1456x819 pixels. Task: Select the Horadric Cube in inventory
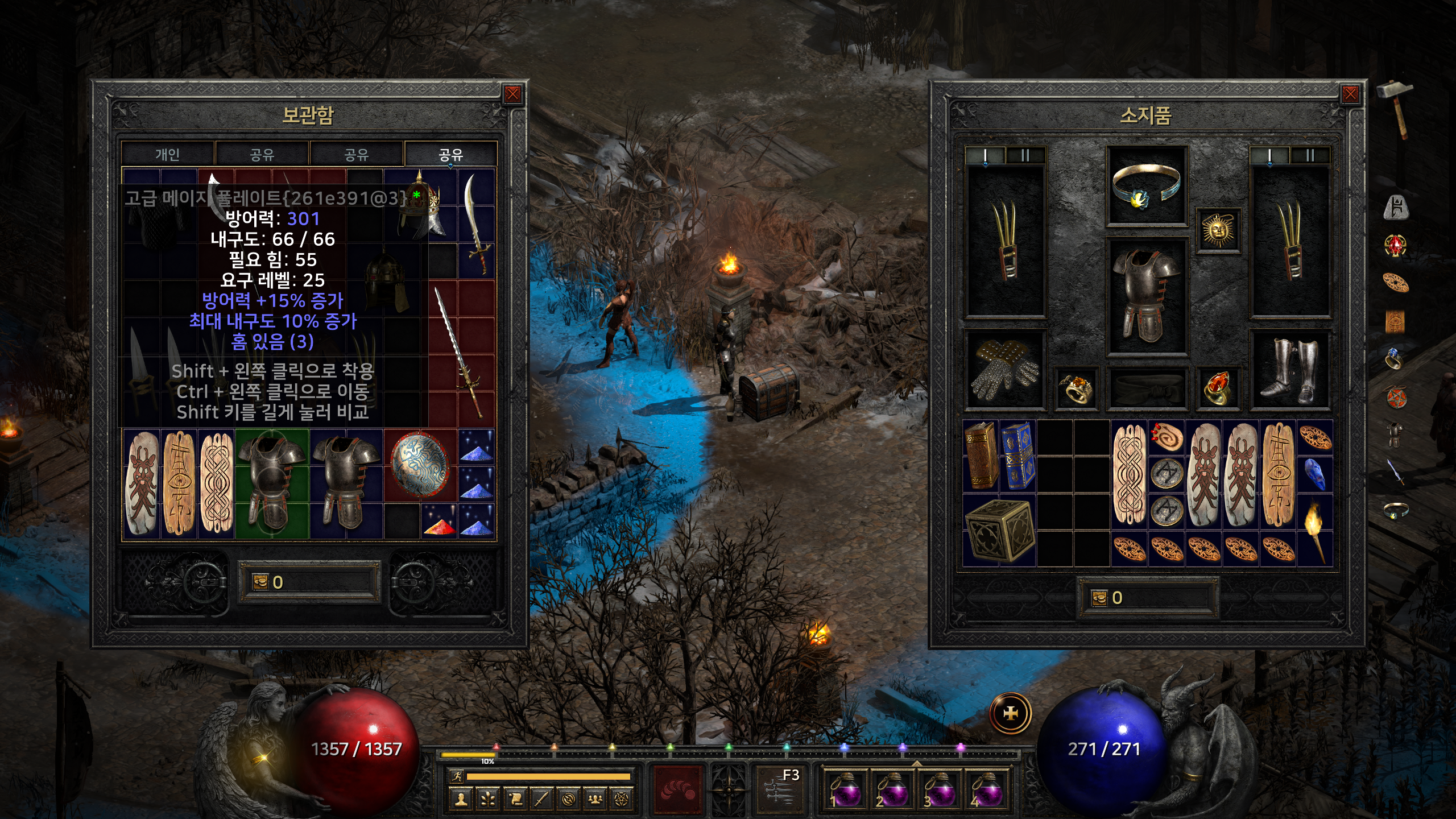(x=999, y=530)
